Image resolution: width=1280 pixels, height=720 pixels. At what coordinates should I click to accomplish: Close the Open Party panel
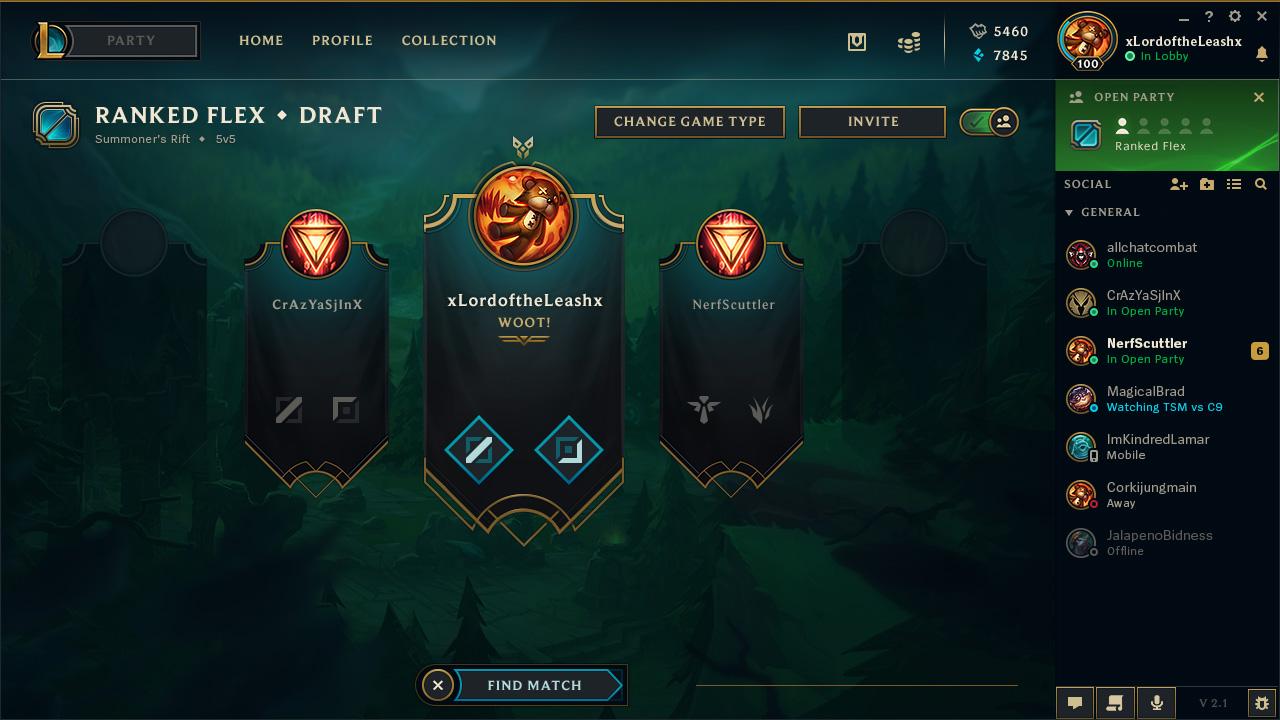click(1259, 97)
